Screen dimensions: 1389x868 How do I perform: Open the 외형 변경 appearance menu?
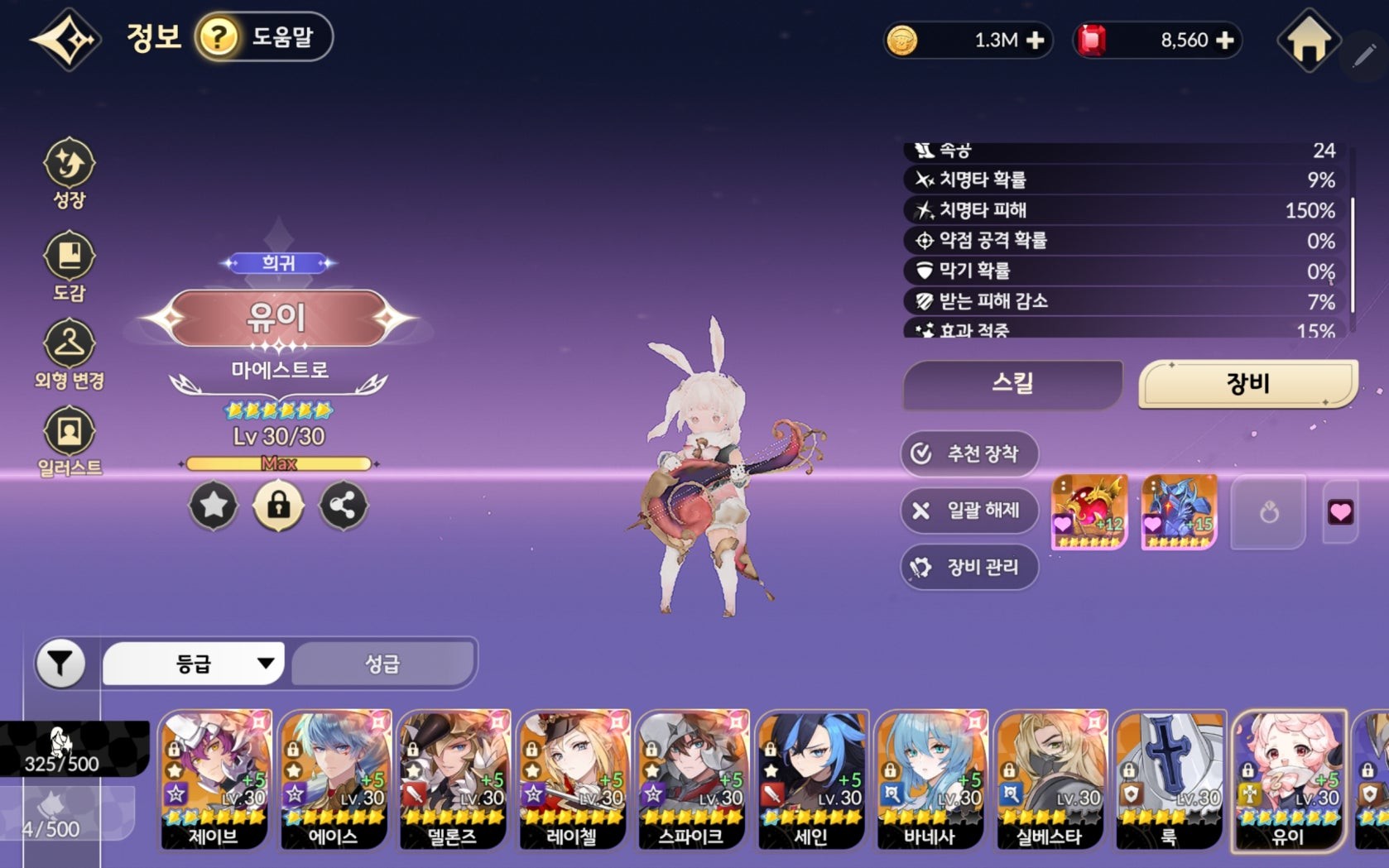pyautogui.click(x=70, y=355)
